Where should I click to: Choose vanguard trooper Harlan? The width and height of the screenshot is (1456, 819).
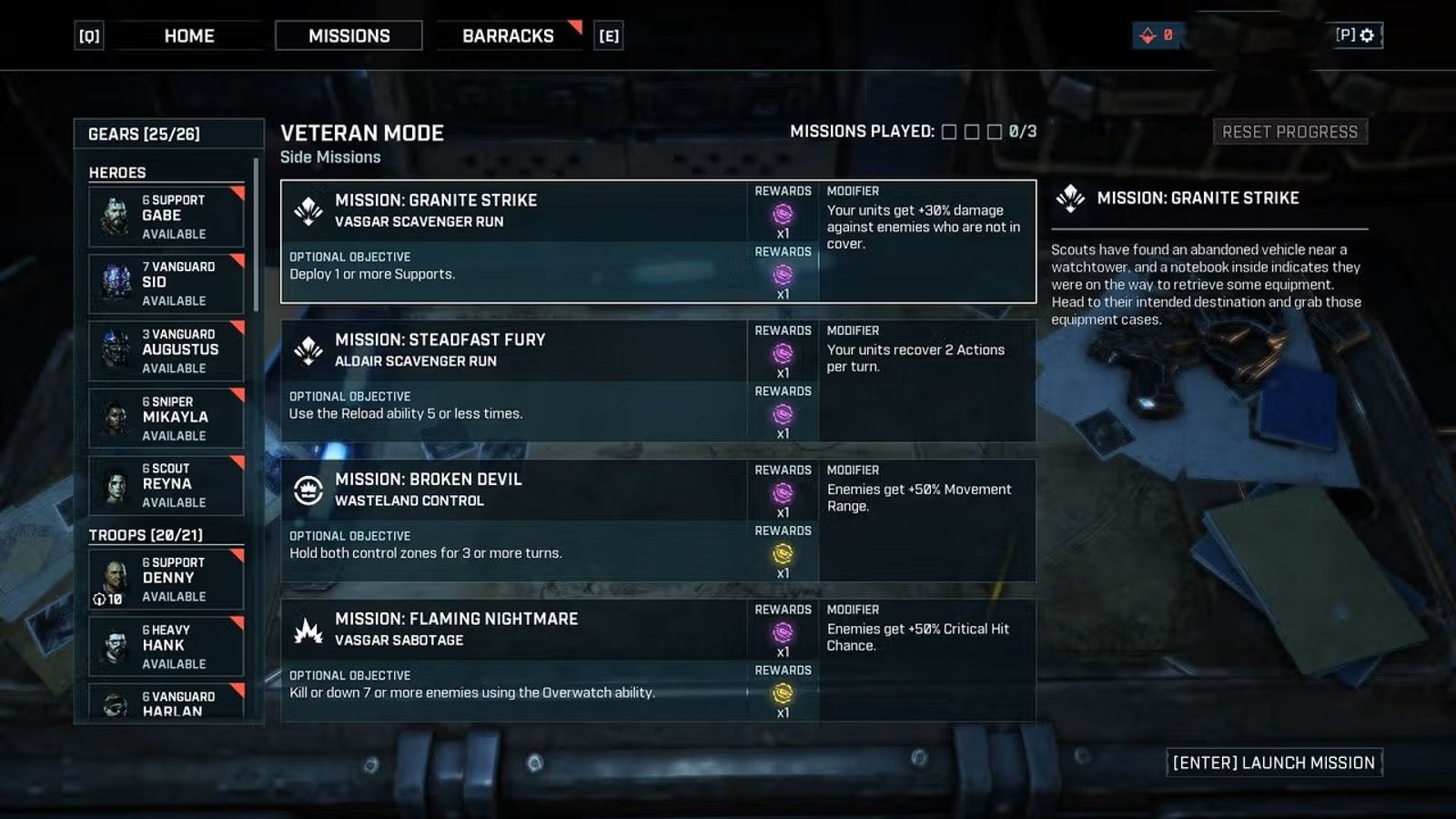[x=167, y=704]
